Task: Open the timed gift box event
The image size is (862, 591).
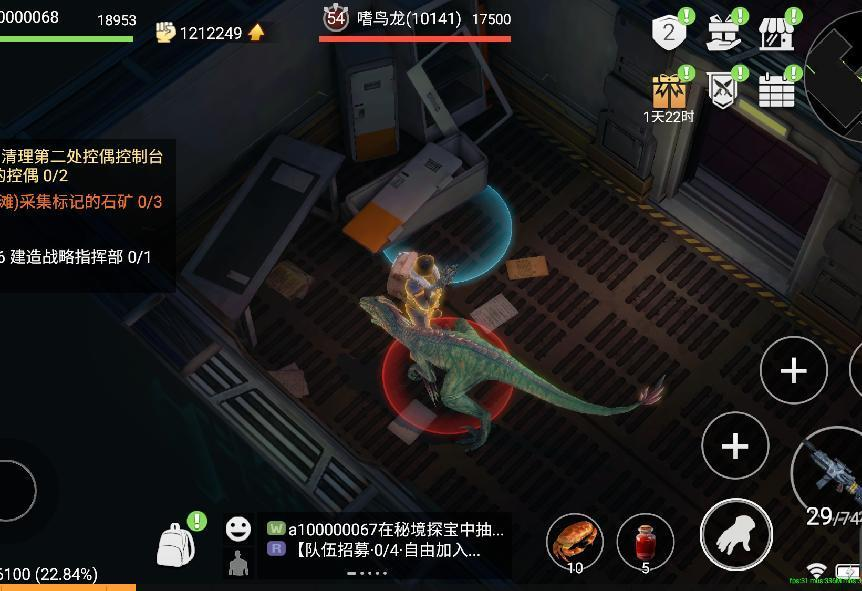Action: 669,92
